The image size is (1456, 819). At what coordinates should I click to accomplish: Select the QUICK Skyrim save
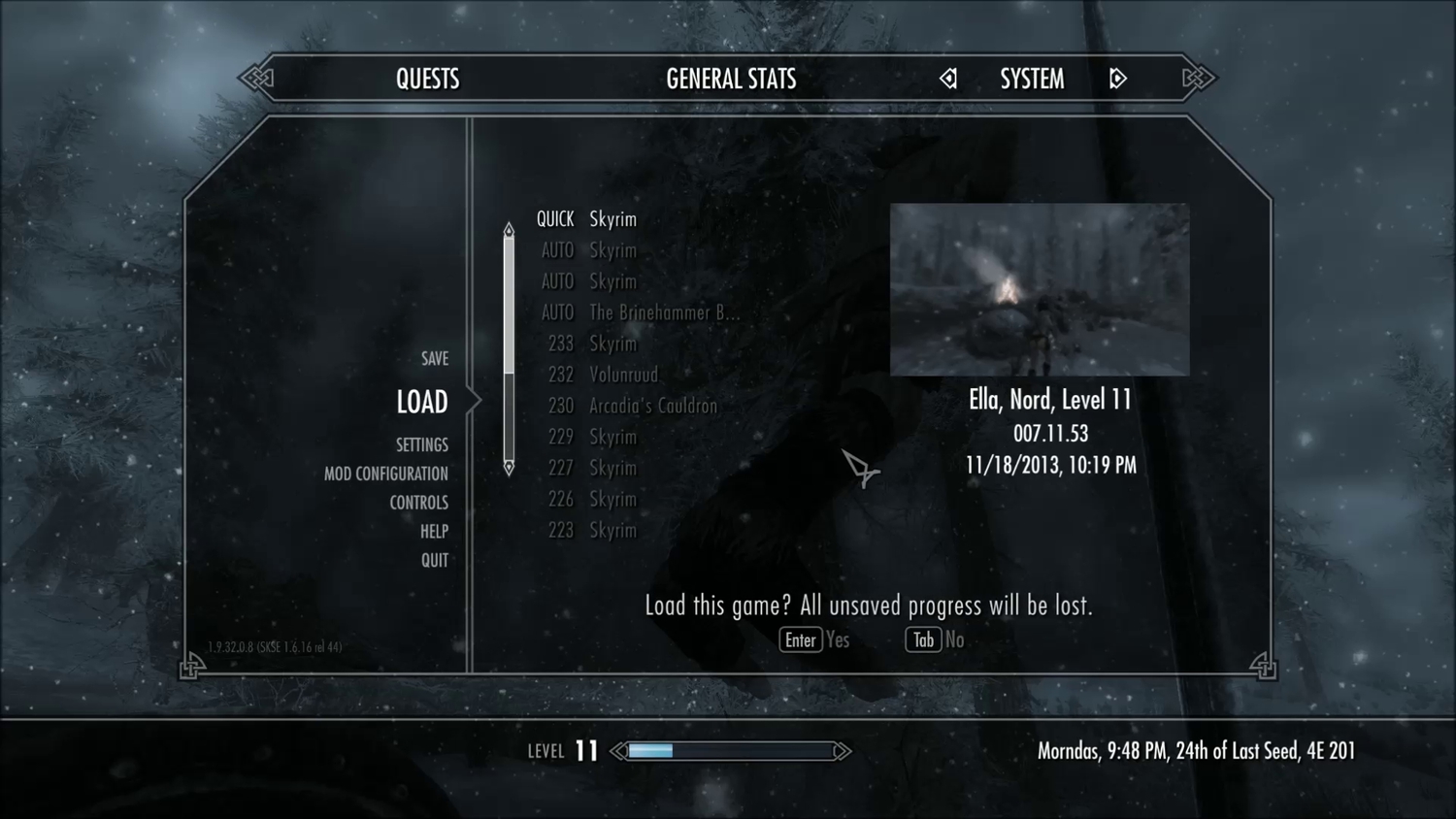pyautogui.click(x=587, y=219)
